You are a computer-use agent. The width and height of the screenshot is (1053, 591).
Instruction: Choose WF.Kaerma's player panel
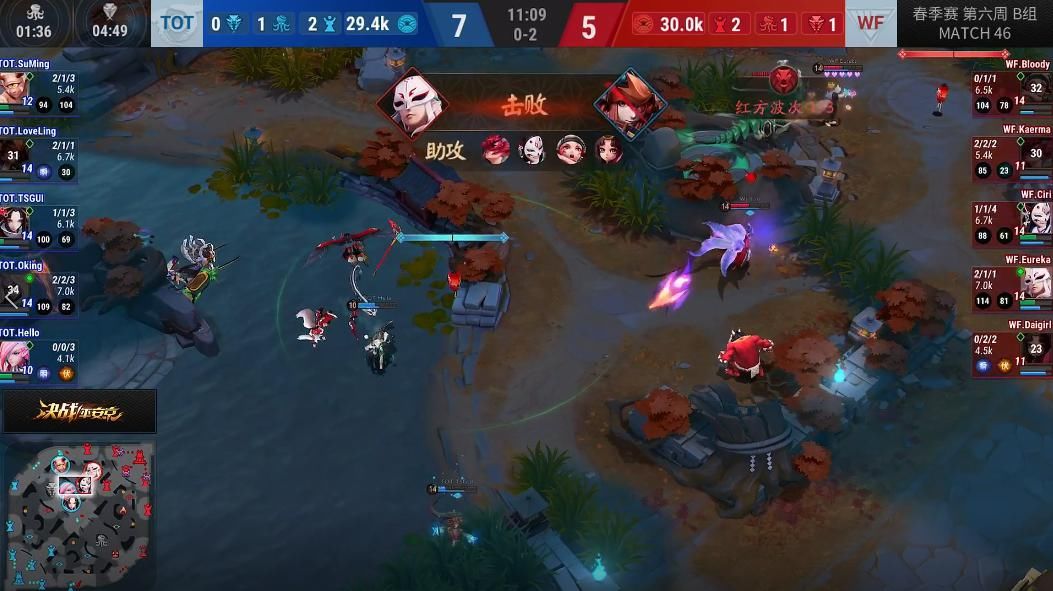pos(1012,150)
